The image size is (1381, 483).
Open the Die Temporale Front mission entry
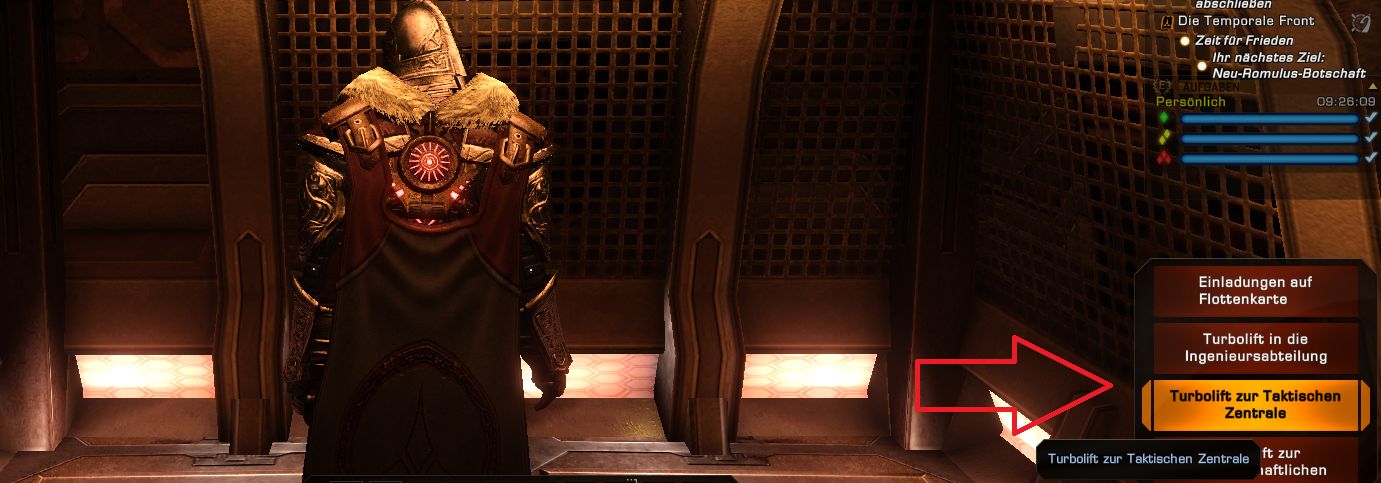(x=1245, y=21)
